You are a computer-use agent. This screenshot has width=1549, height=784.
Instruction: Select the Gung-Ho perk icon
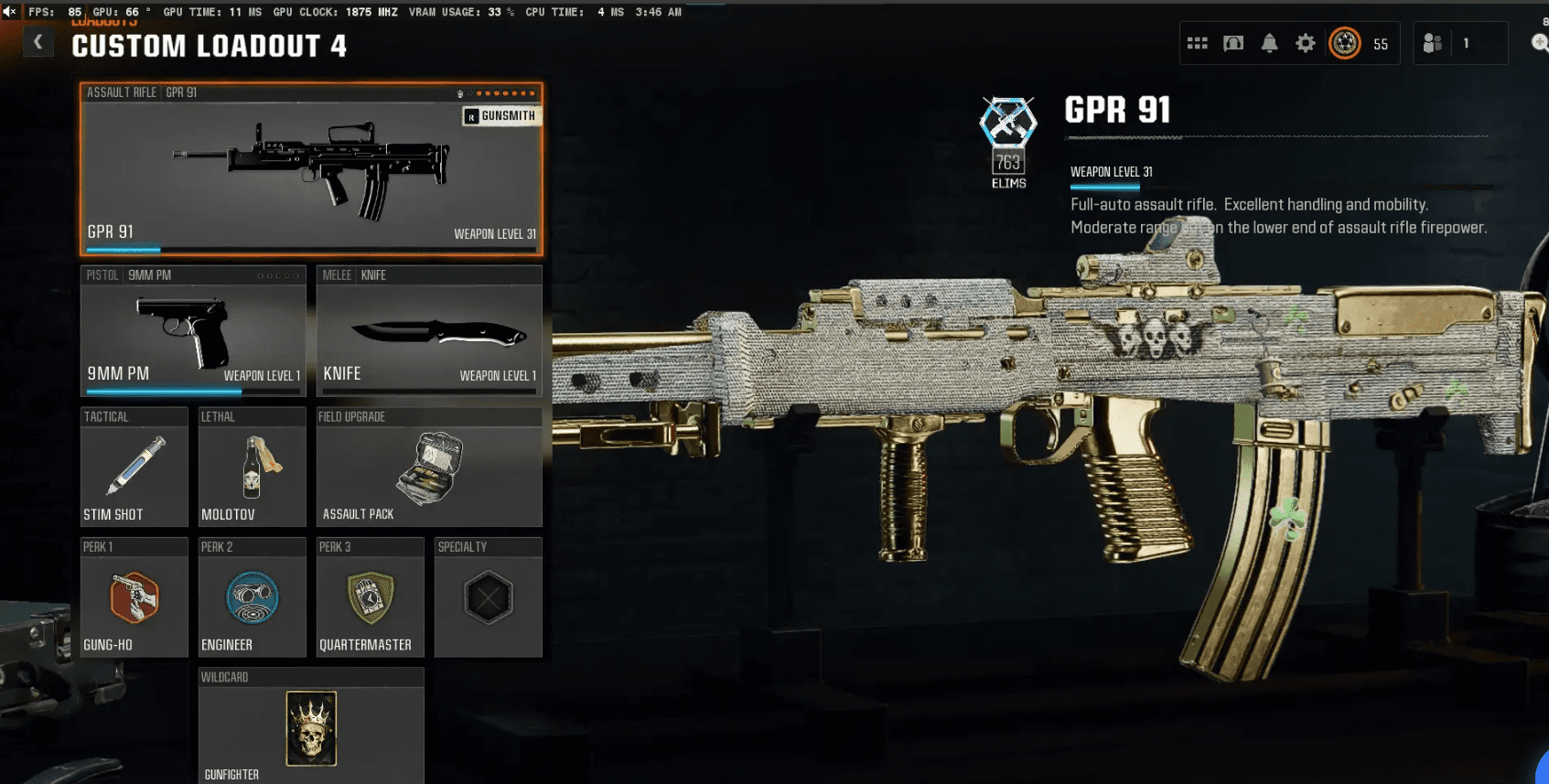(x=134, y=597)
